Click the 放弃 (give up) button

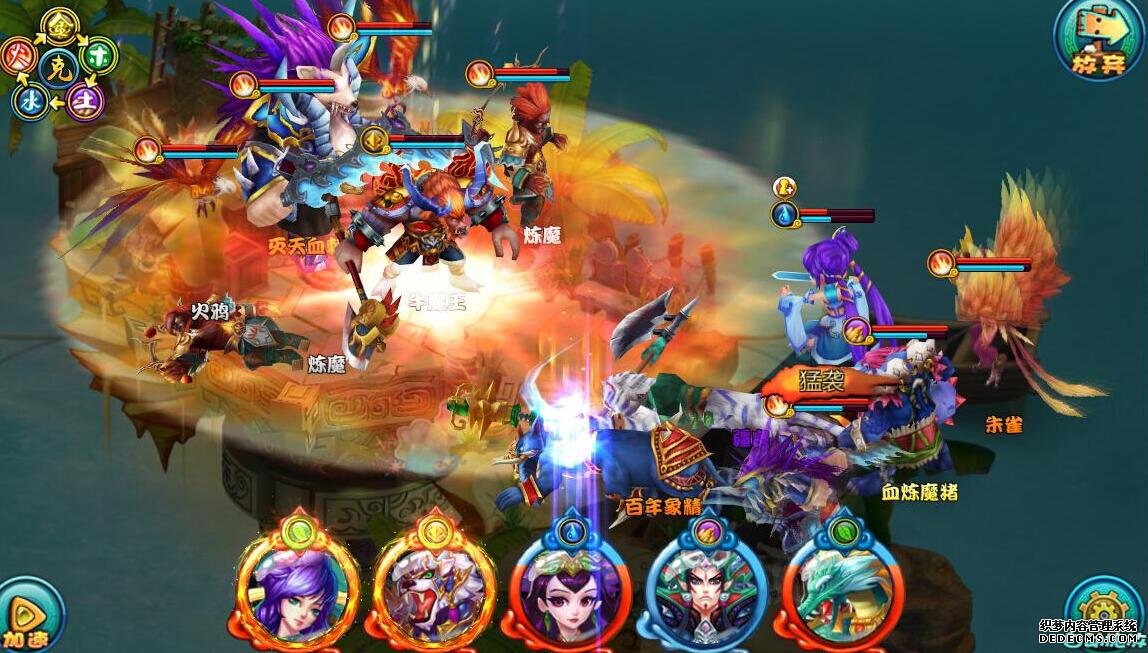(x=1097, y=39)
